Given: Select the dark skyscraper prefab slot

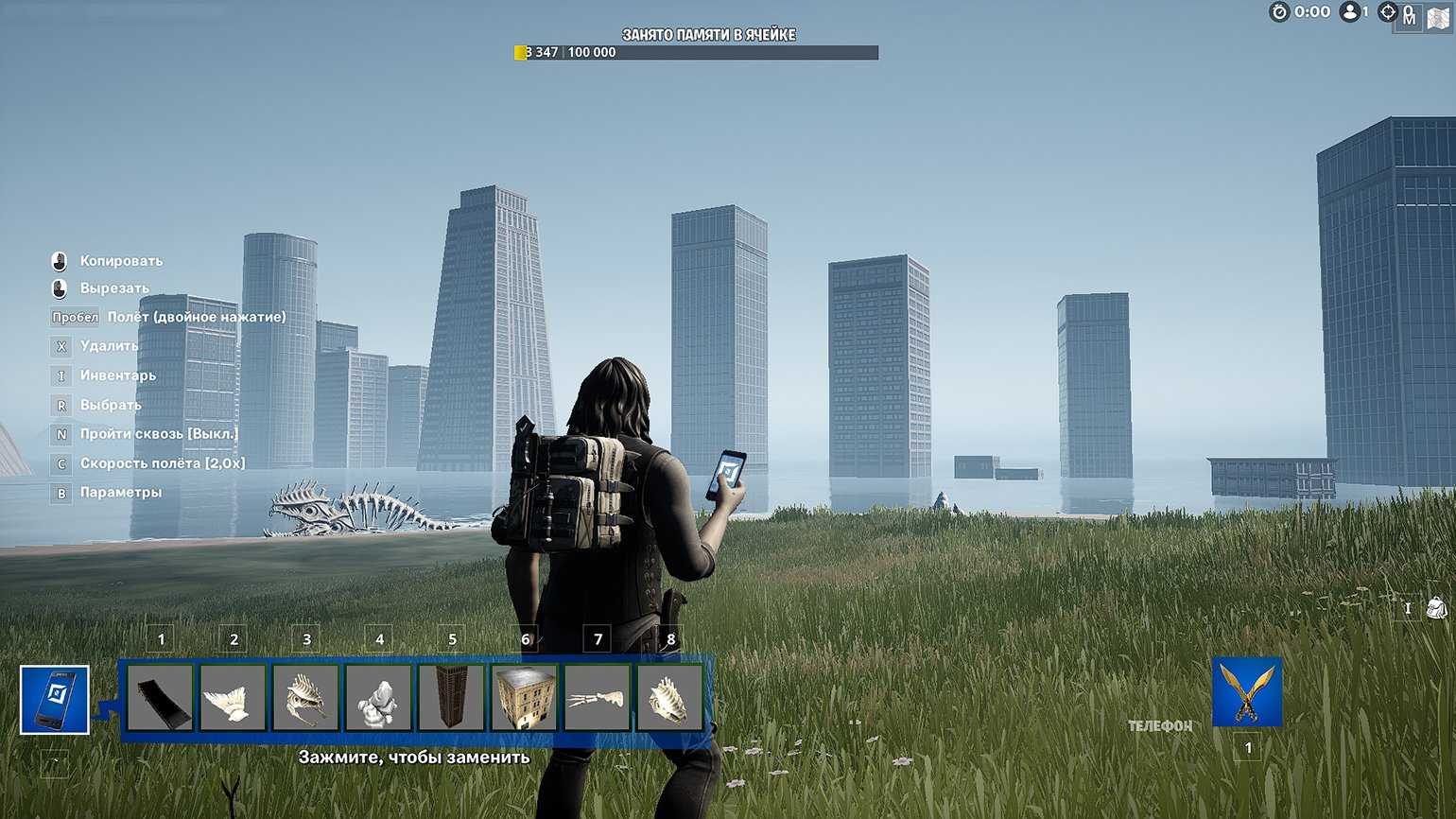Looking at the screenshot, I should click(x=452, y=698).
